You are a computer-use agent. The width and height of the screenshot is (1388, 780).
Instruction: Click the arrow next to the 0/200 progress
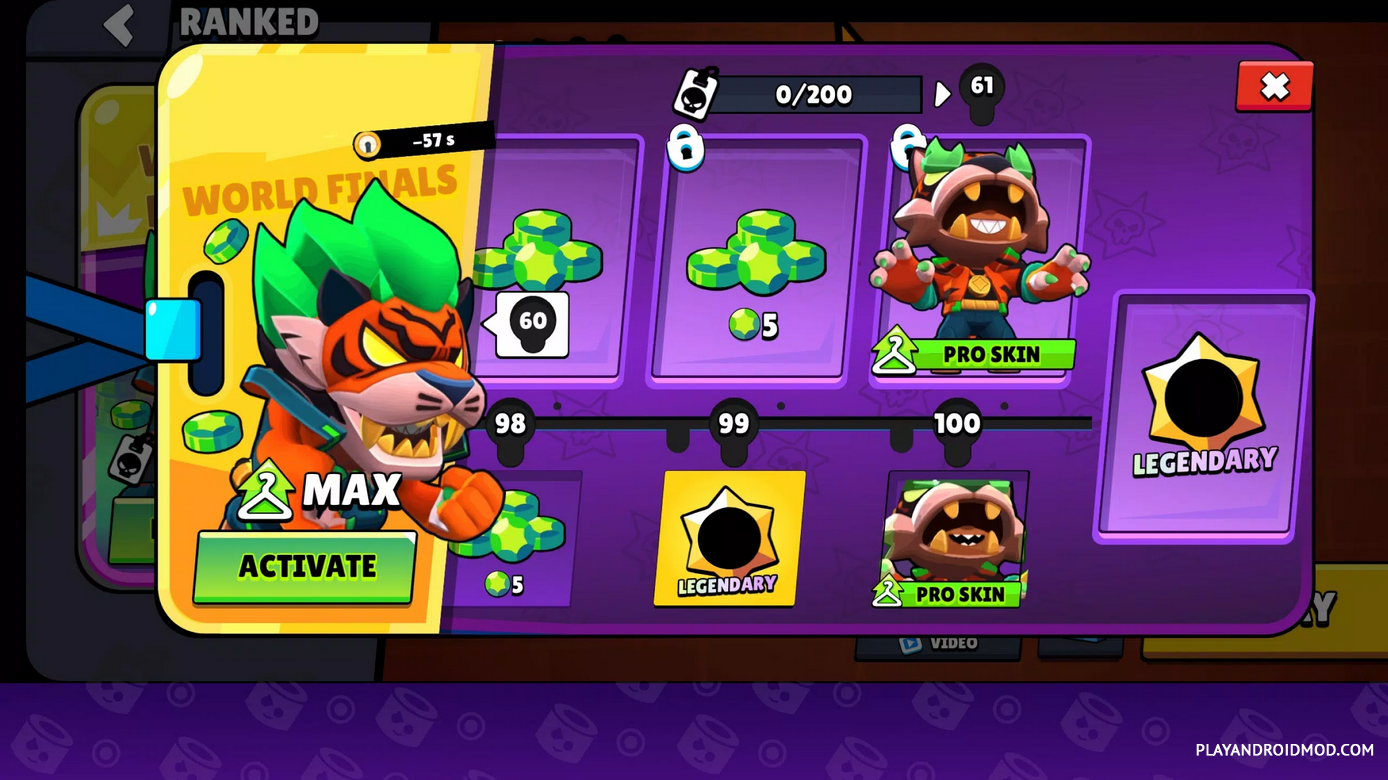(x=942, y=95)
